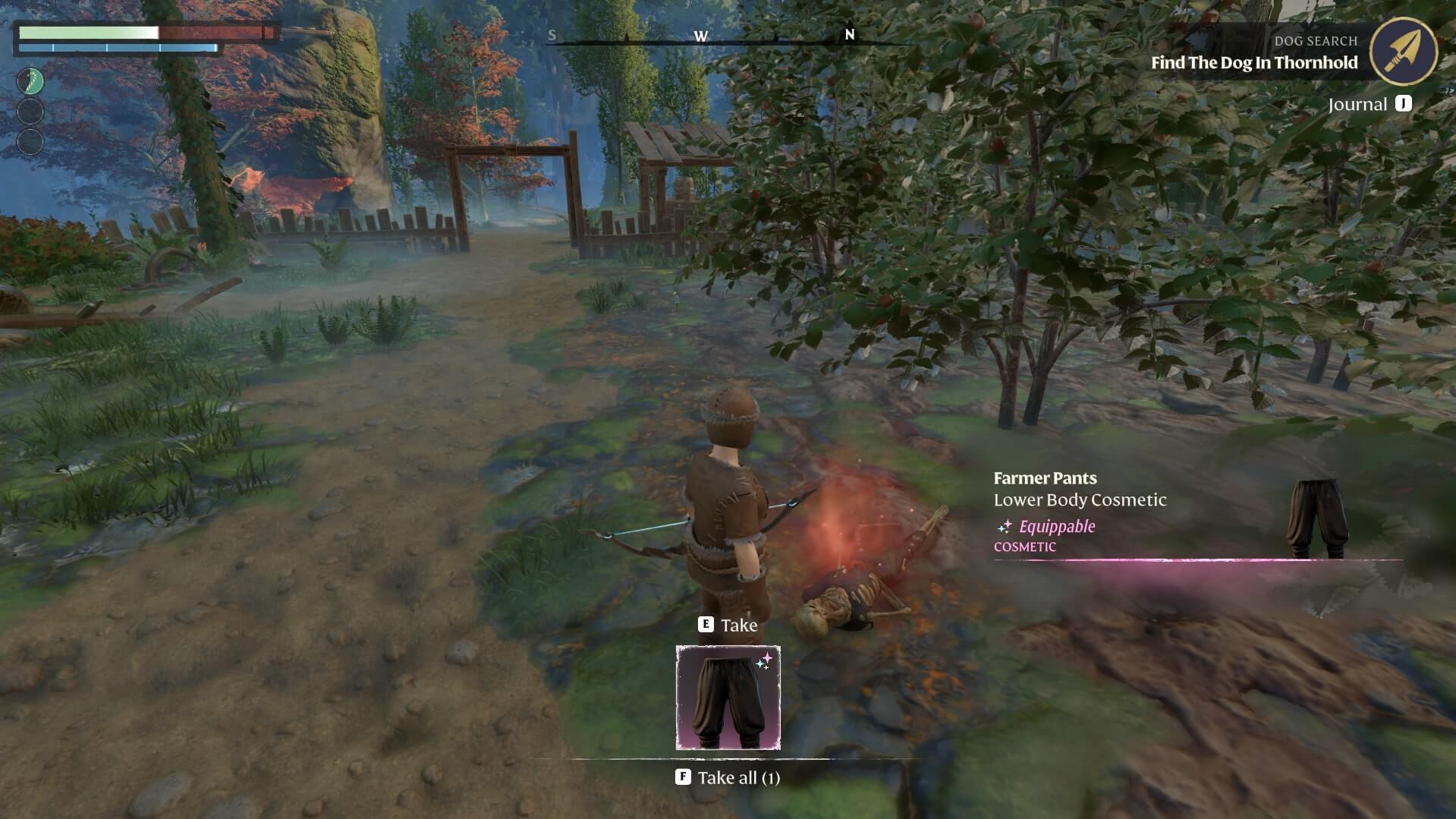Select the quest spear icon for Dog Search

[x=1405, y=51]
